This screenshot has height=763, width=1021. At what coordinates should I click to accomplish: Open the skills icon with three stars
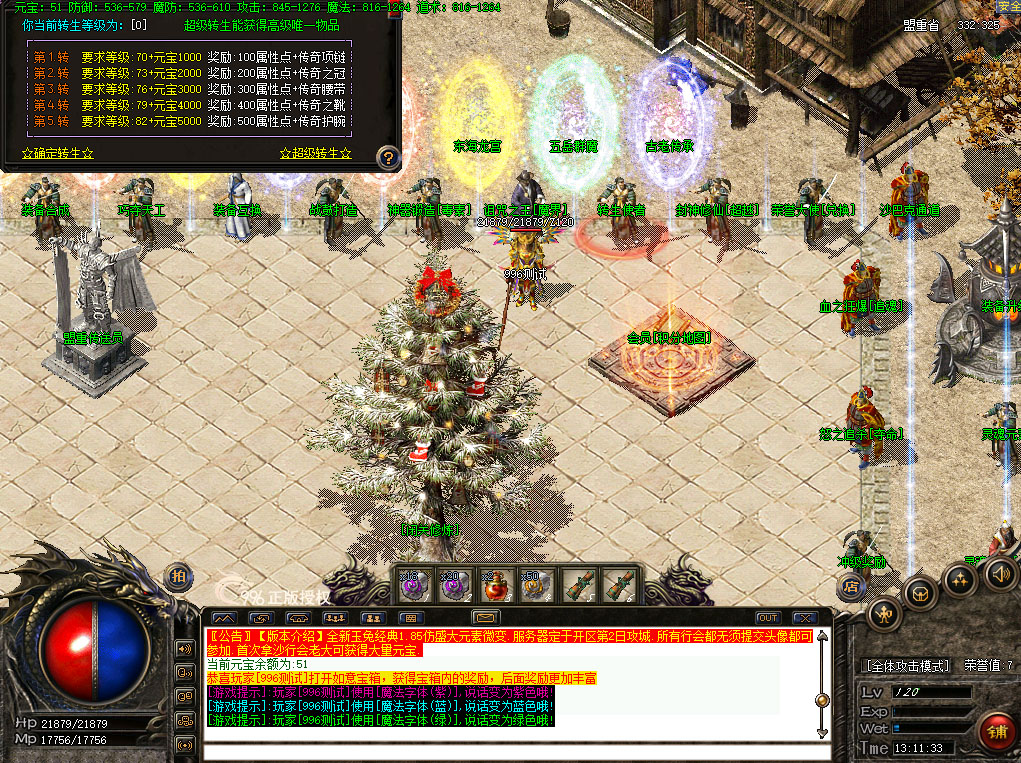coord(960,581)
